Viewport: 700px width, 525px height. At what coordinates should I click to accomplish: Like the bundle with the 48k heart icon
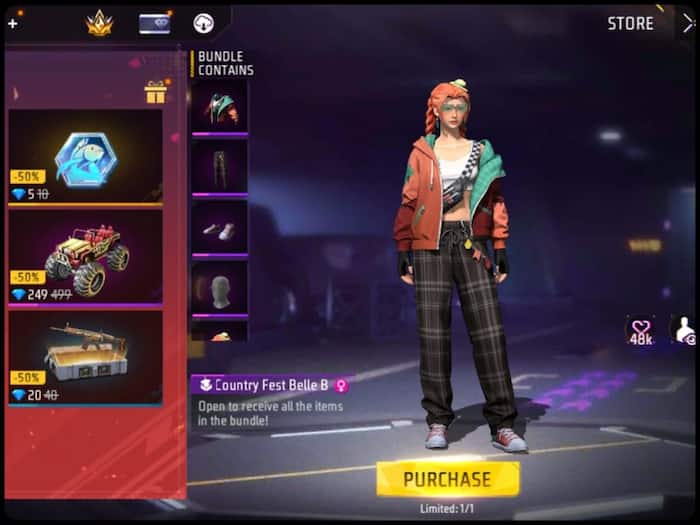640,332
